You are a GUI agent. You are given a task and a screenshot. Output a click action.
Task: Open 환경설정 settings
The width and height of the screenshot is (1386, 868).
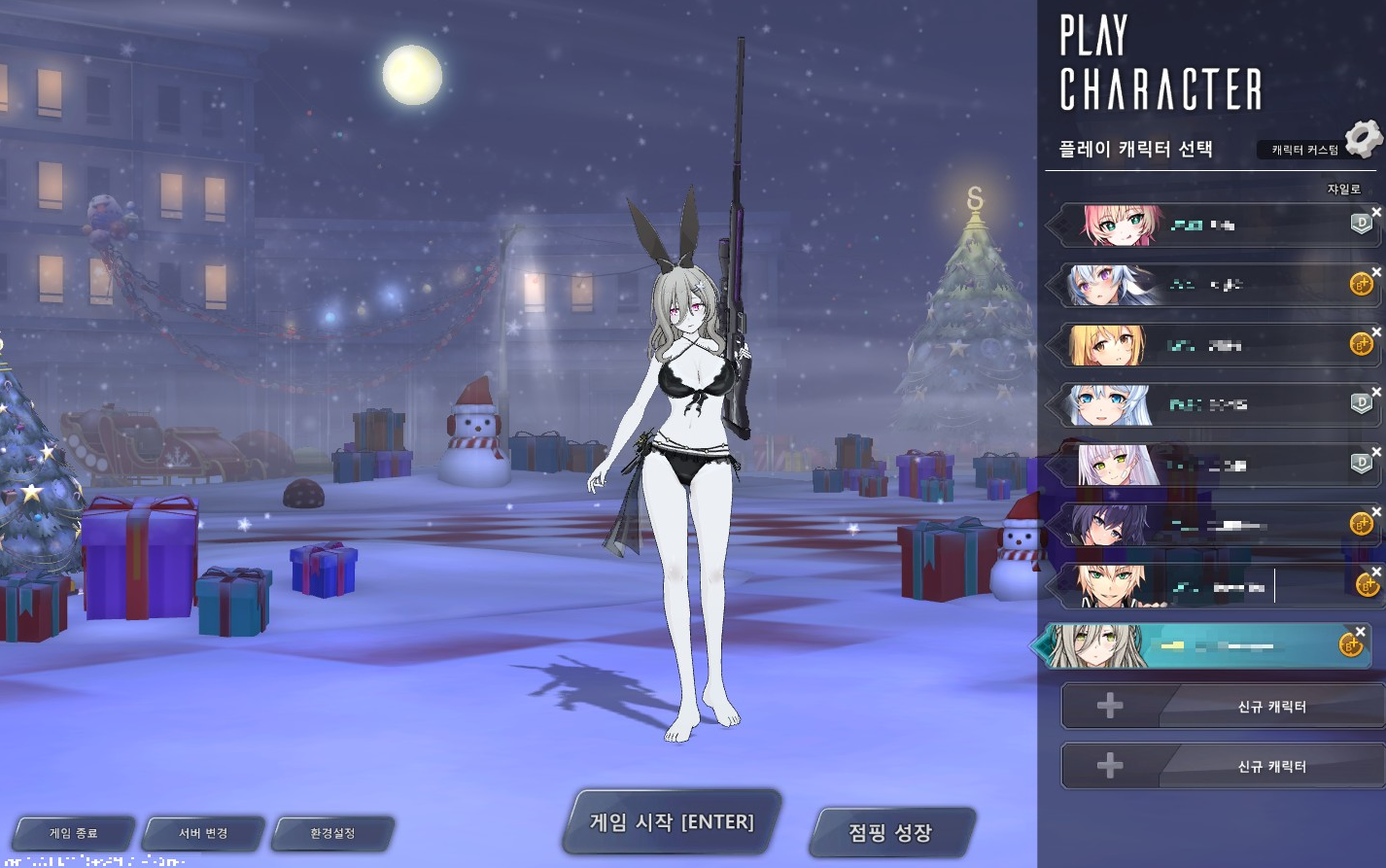tap(332, 834)
